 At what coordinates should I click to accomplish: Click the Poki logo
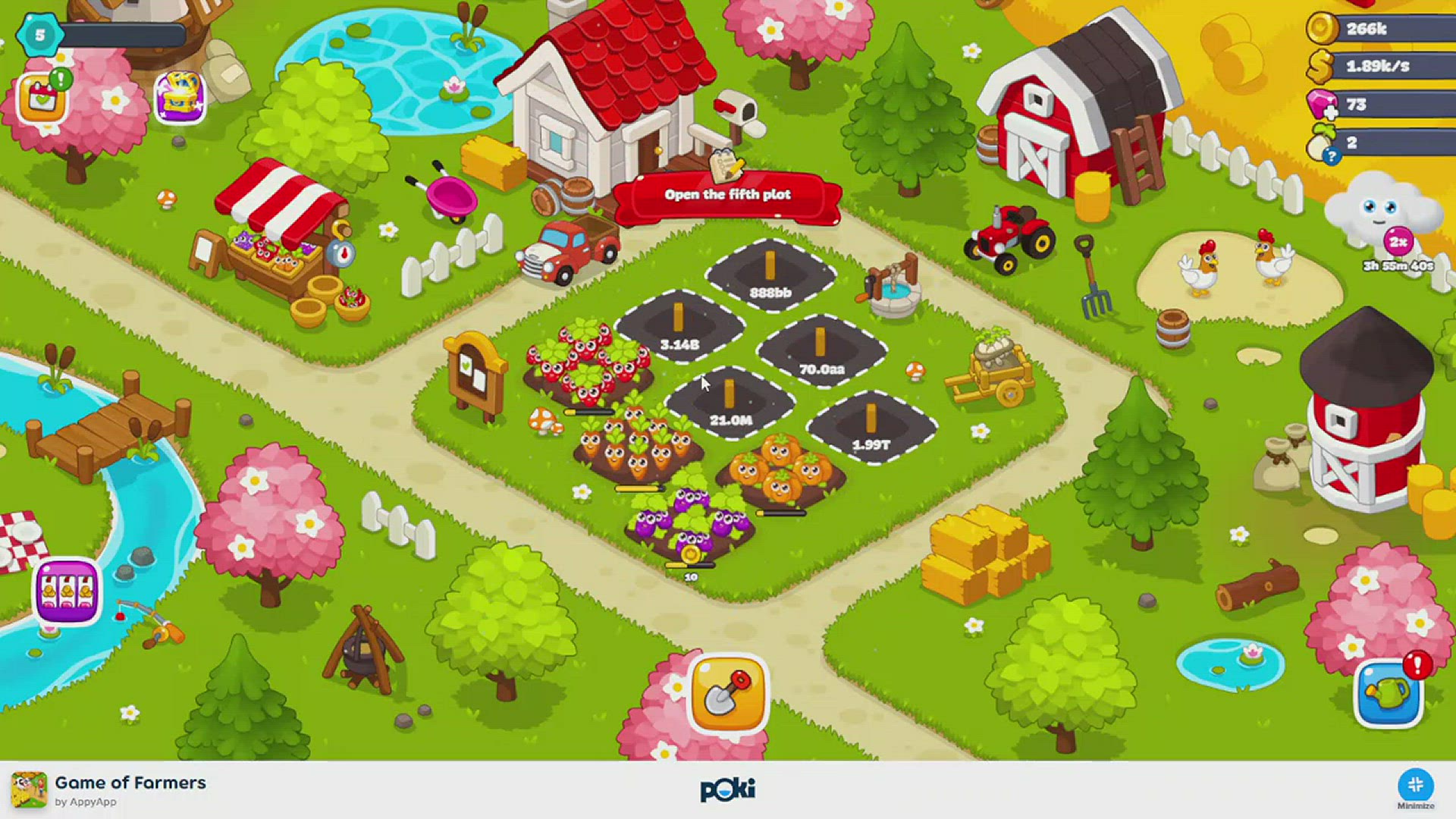pos(727,789)
